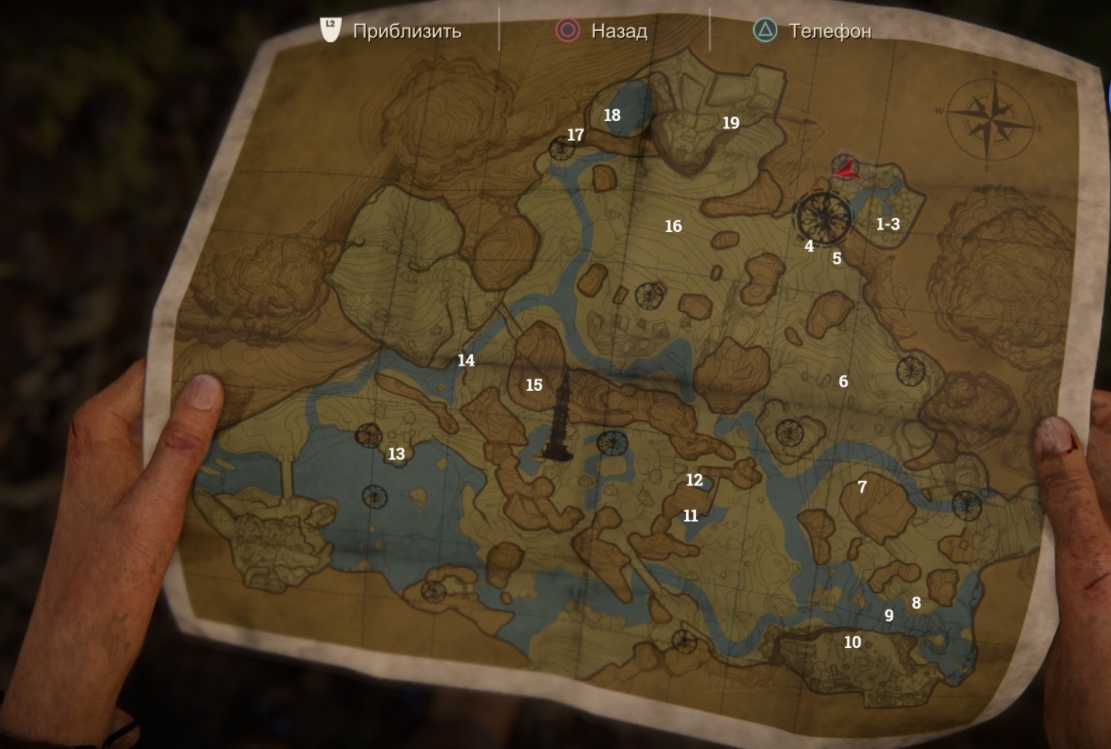Click map marker number 4
1111x749 pixels.
coord(809,246)
